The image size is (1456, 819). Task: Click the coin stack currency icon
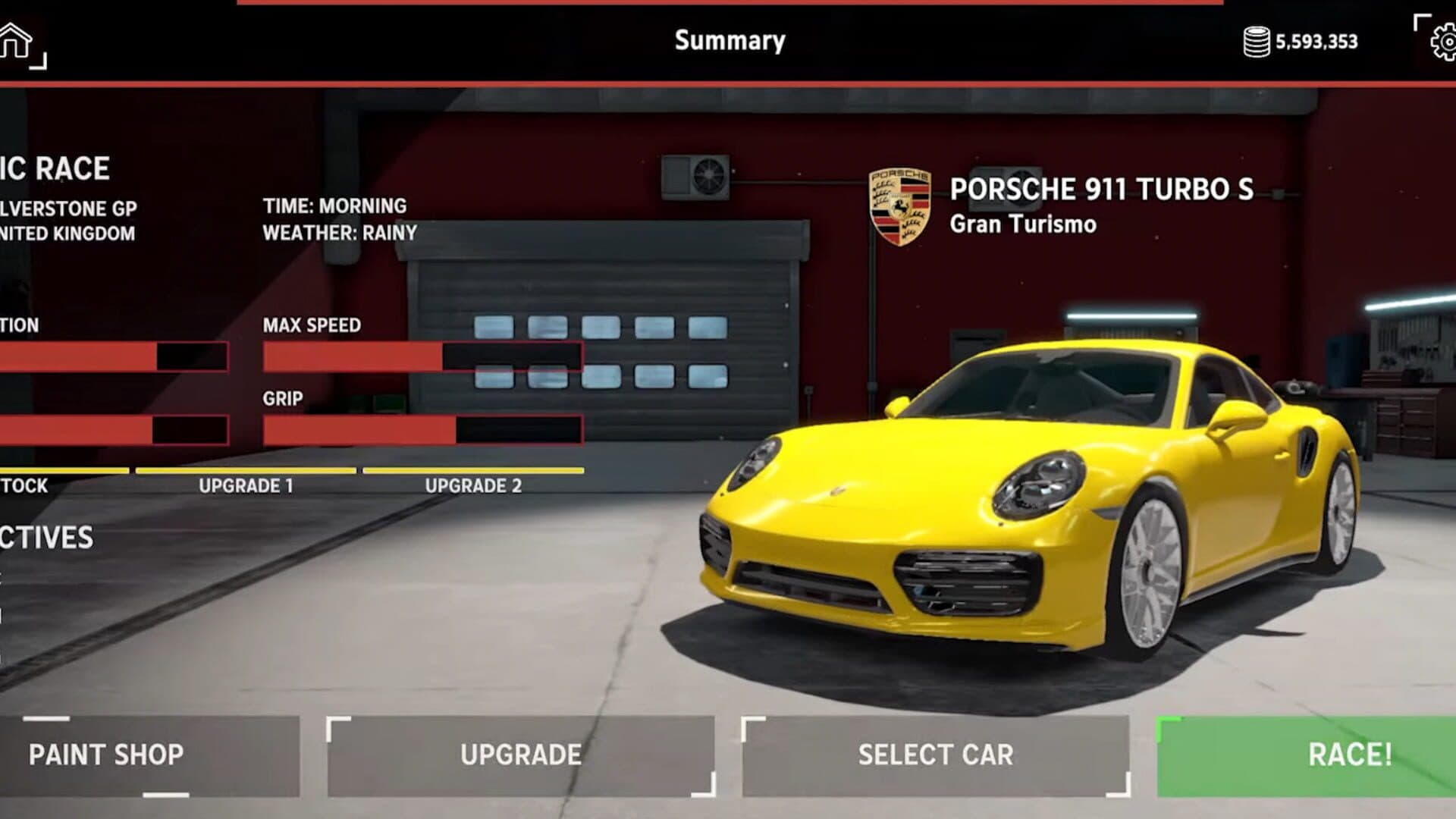(x=1256, y=42)
